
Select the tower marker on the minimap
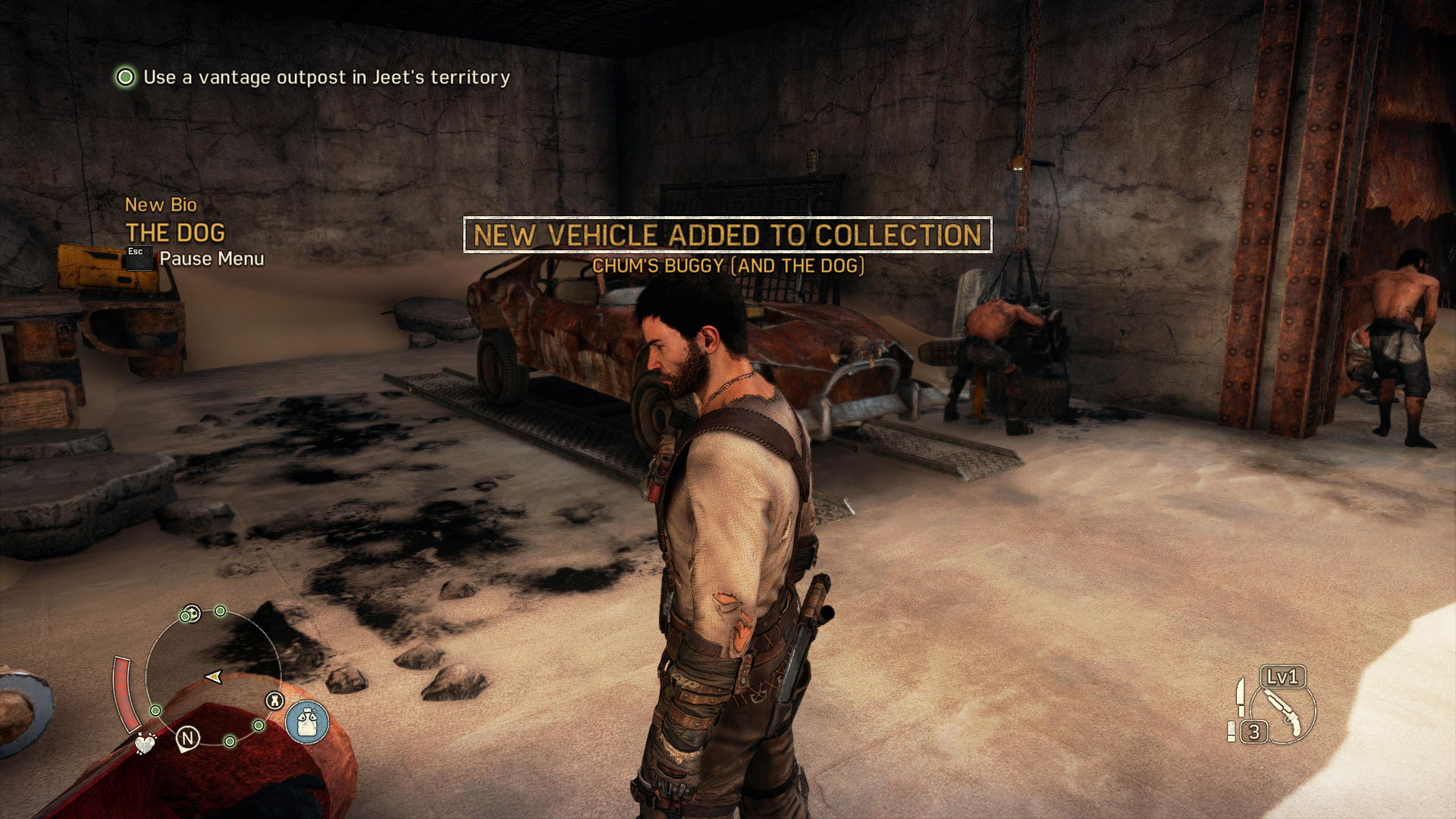275,701
